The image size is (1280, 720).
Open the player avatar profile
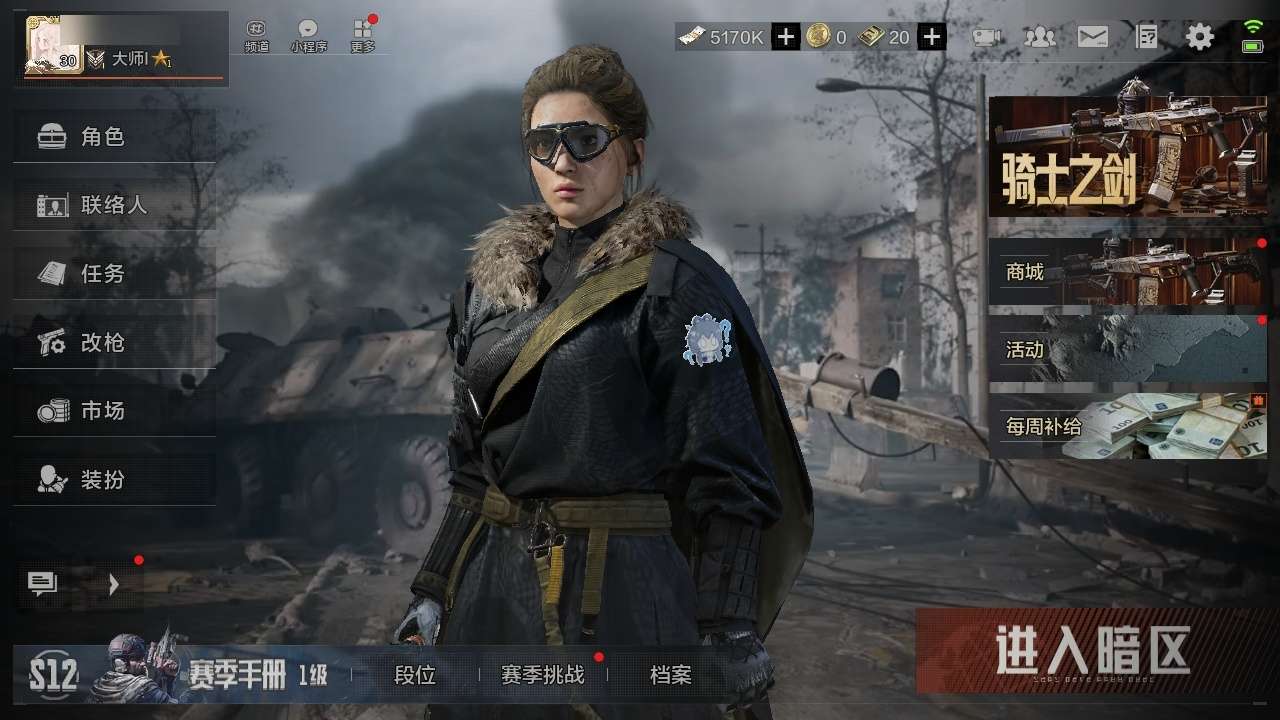[x=53, y=47]
